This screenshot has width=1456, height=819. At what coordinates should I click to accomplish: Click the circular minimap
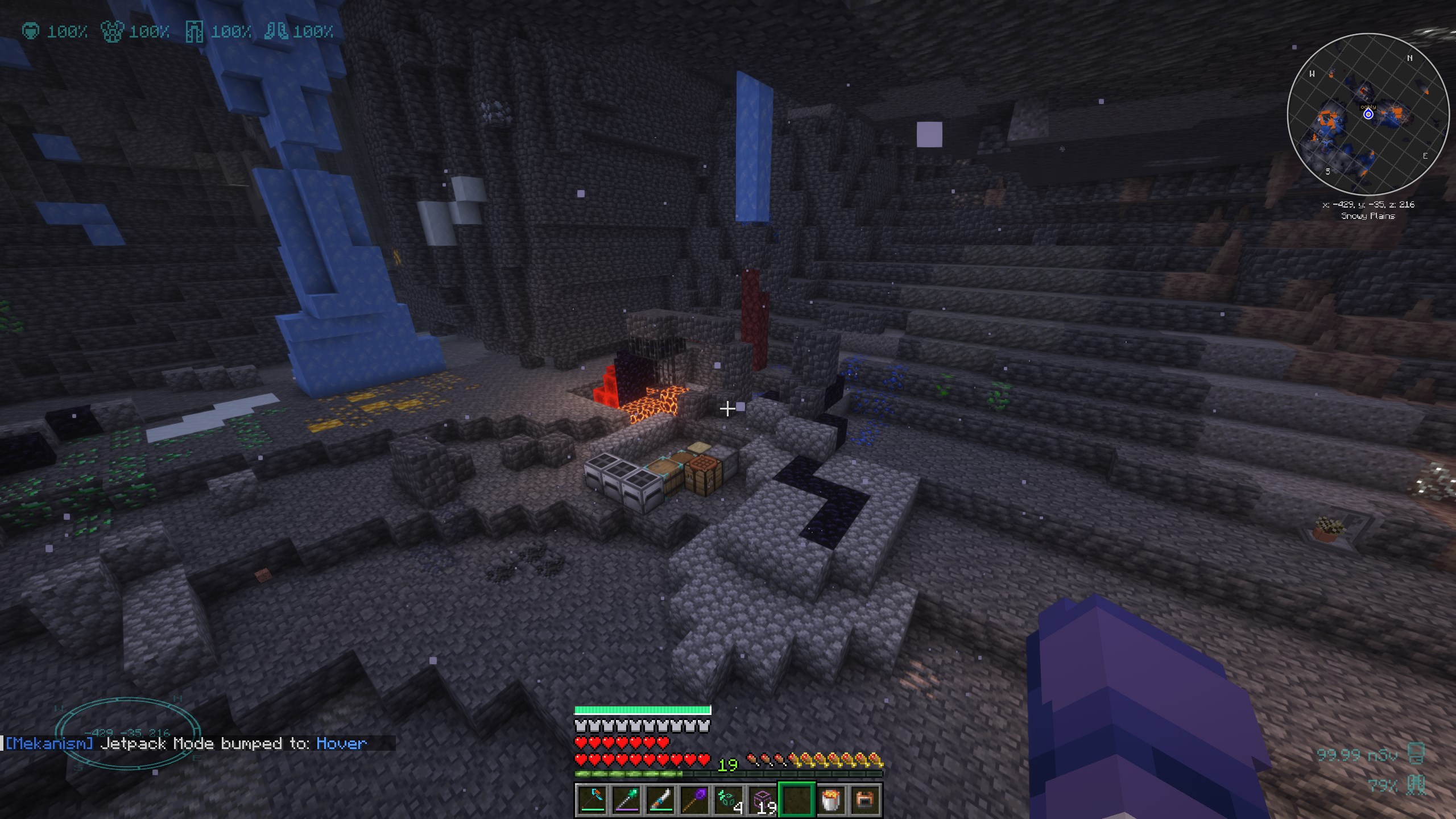[x=1368, y=114]
